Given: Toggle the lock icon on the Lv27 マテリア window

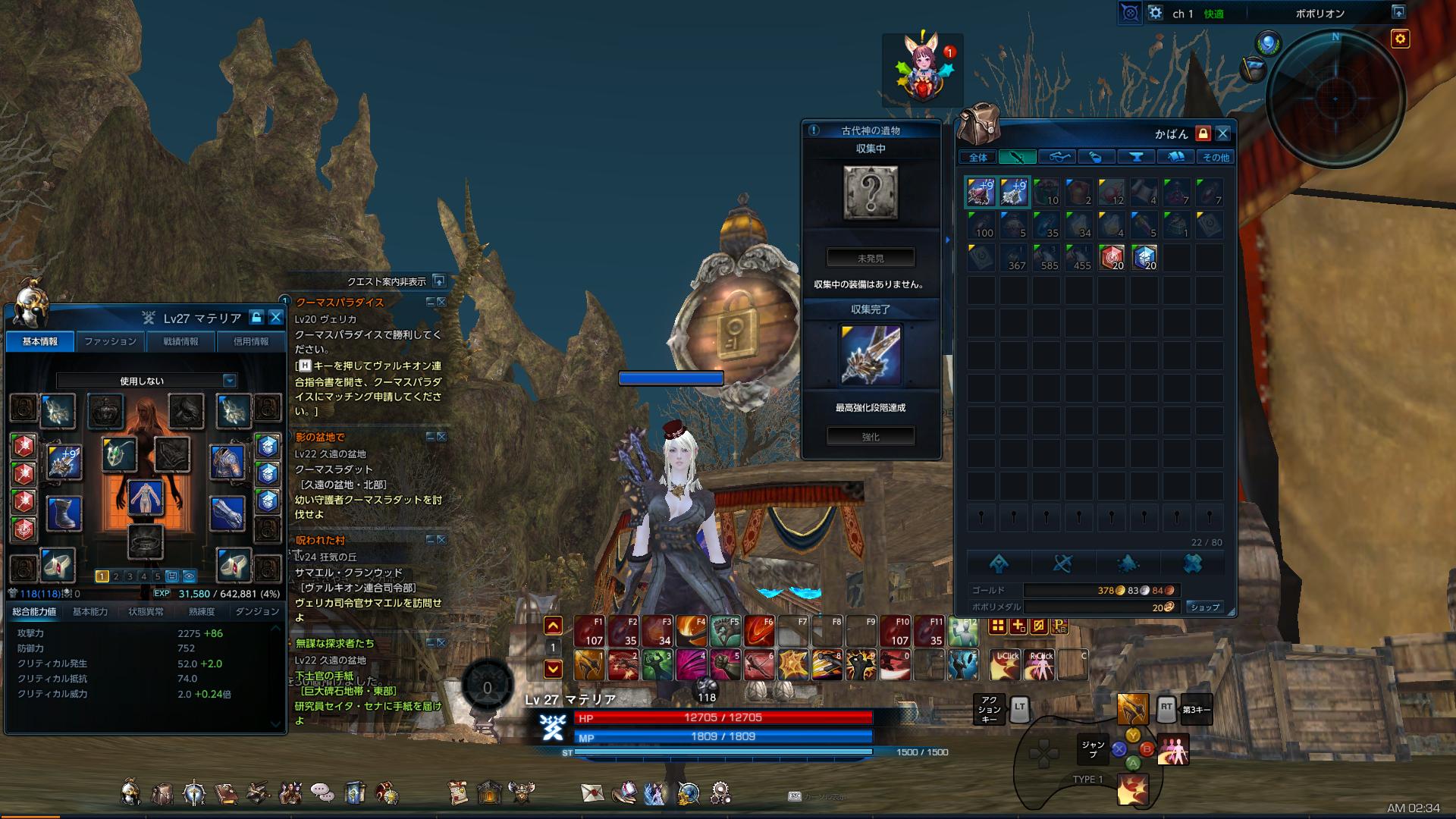Looking at the screenshot, I should coord(256,318).
